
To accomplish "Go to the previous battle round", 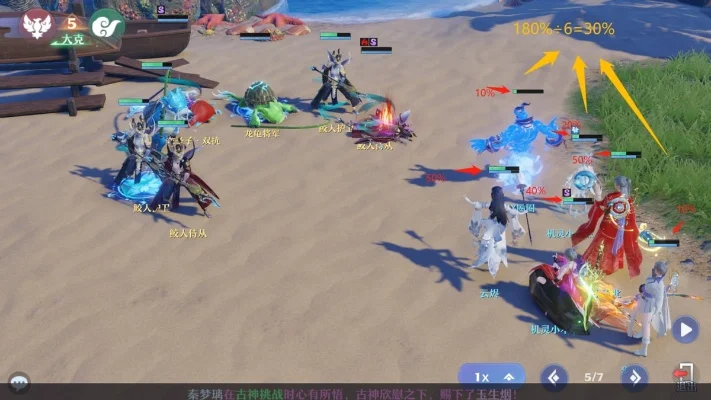I will (554, 378).
